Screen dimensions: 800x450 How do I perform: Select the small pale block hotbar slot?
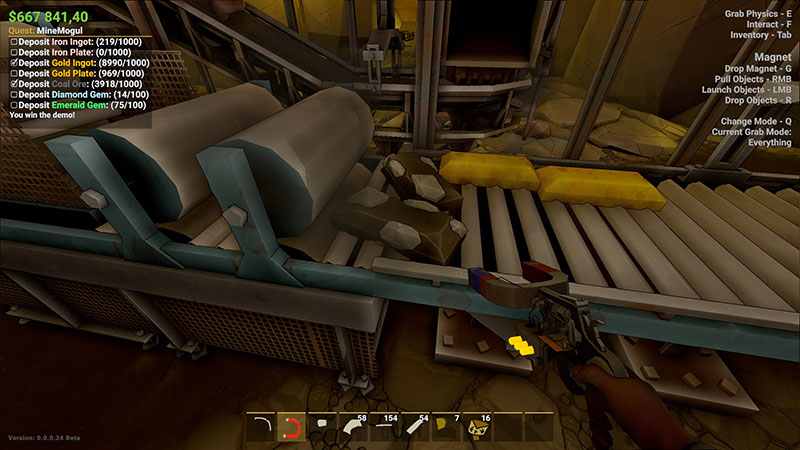click(324, 428)
